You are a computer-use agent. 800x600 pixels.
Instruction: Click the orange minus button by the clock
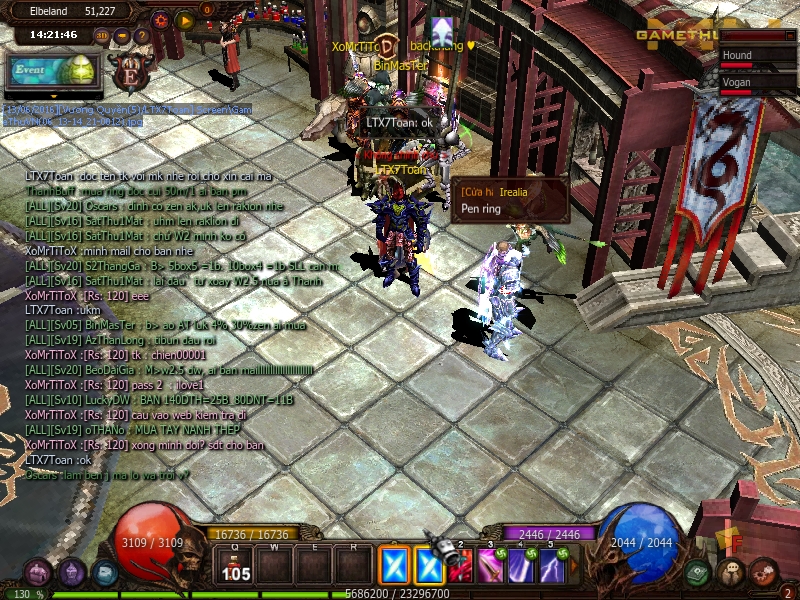122,36
